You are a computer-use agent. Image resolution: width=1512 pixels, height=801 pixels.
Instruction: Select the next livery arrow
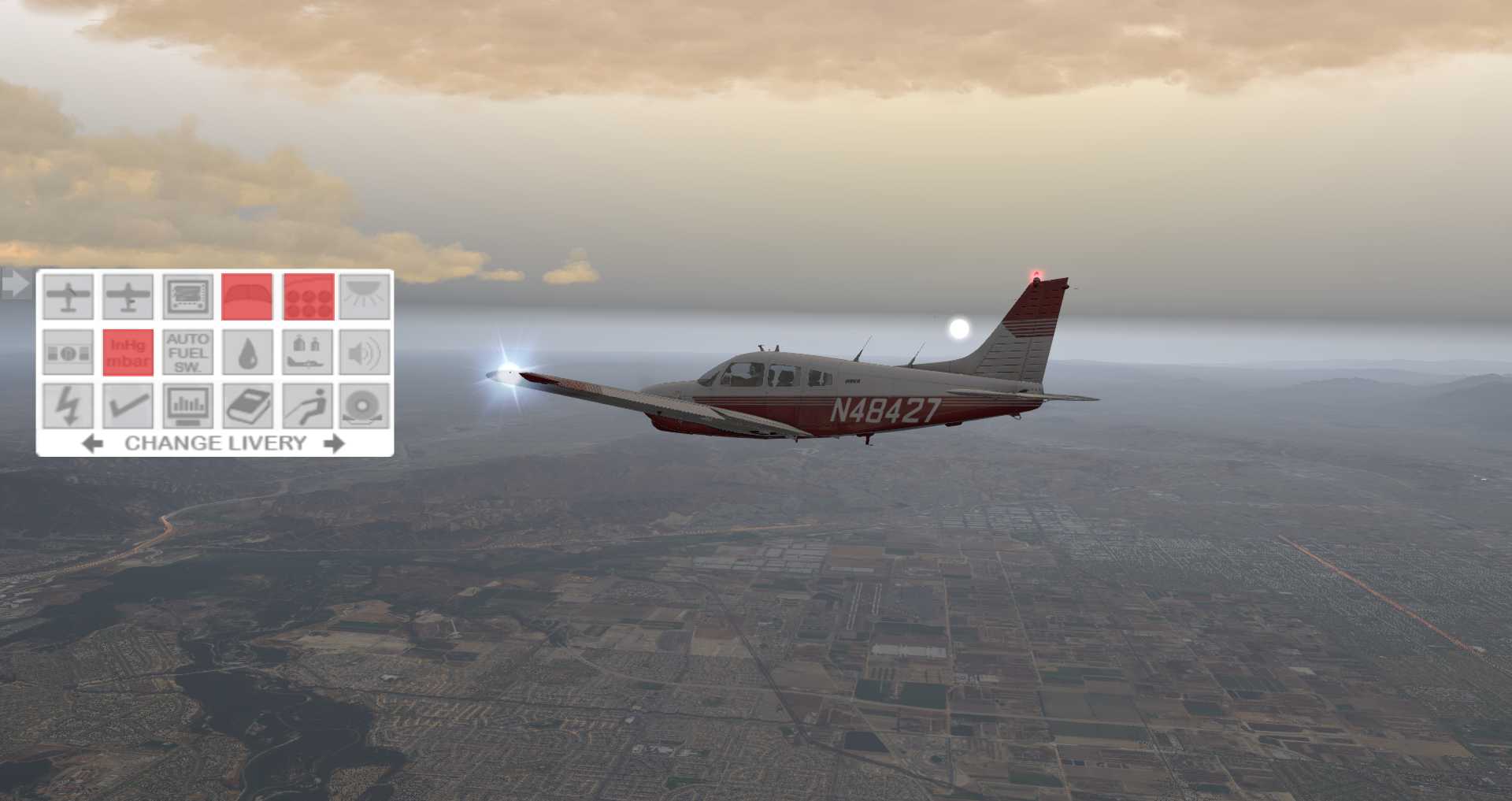335,443
